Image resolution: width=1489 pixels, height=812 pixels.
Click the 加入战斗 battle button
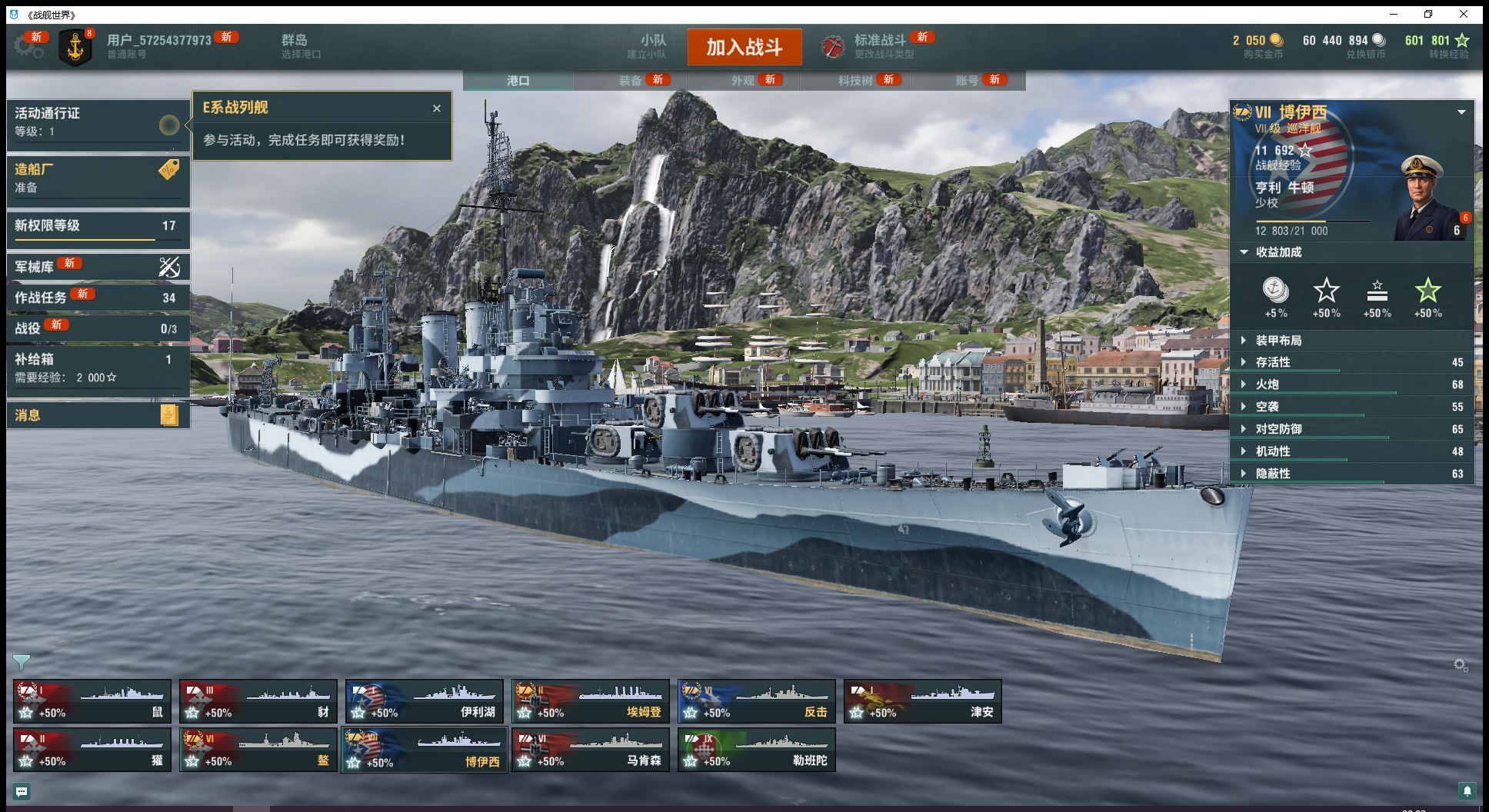744,47
